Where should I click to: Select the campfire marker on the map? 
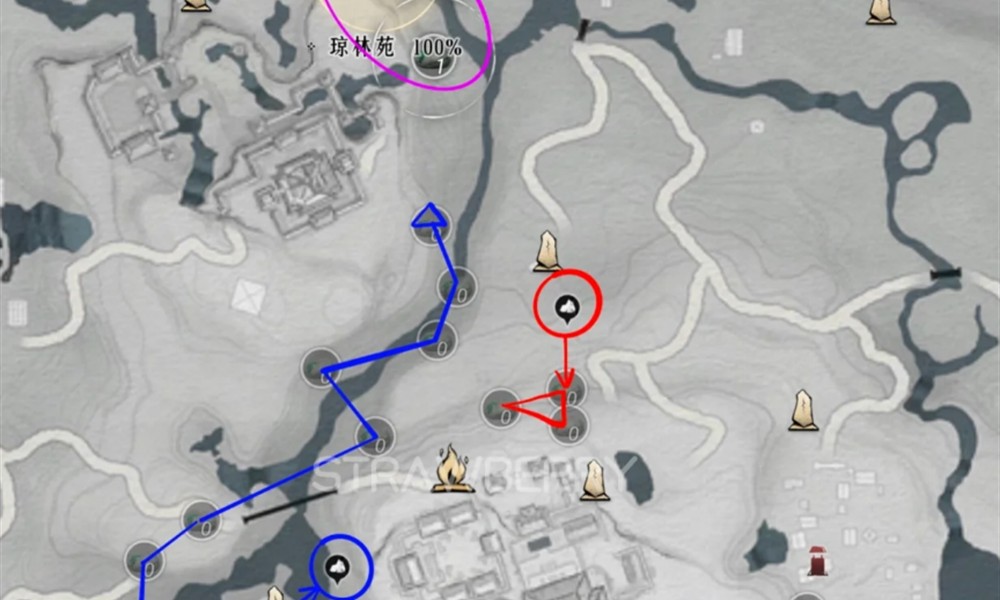tap(453, 469)
